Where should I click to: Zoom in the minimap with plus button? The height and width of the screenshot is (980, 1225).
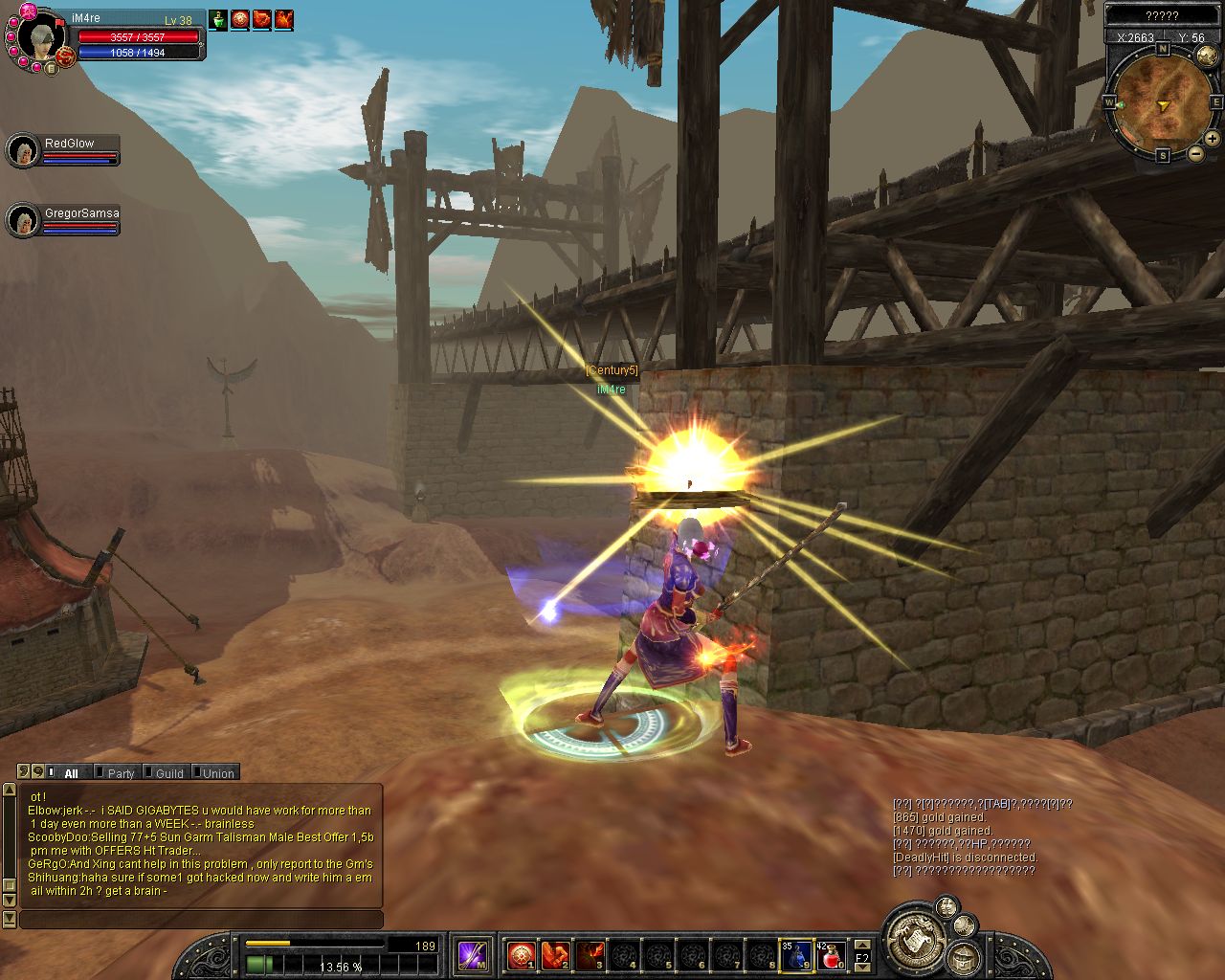(1212, 139)
